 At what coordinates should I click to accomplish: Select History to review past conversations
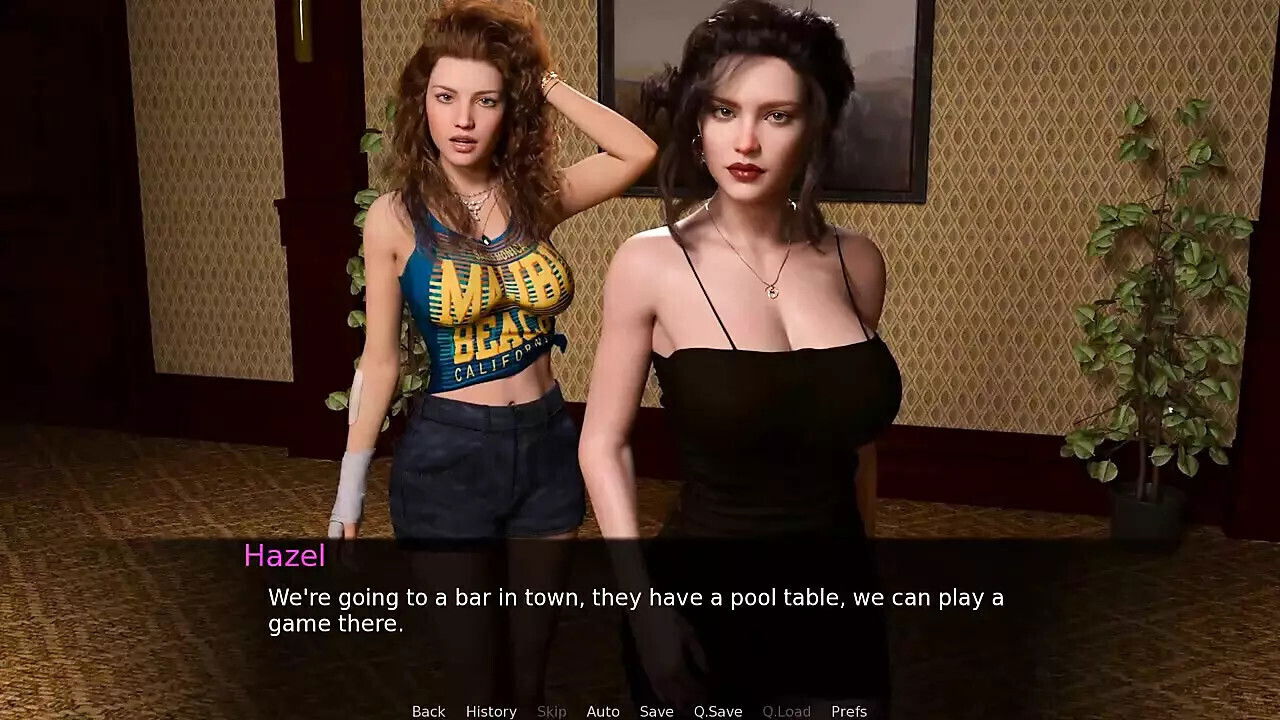490,711
